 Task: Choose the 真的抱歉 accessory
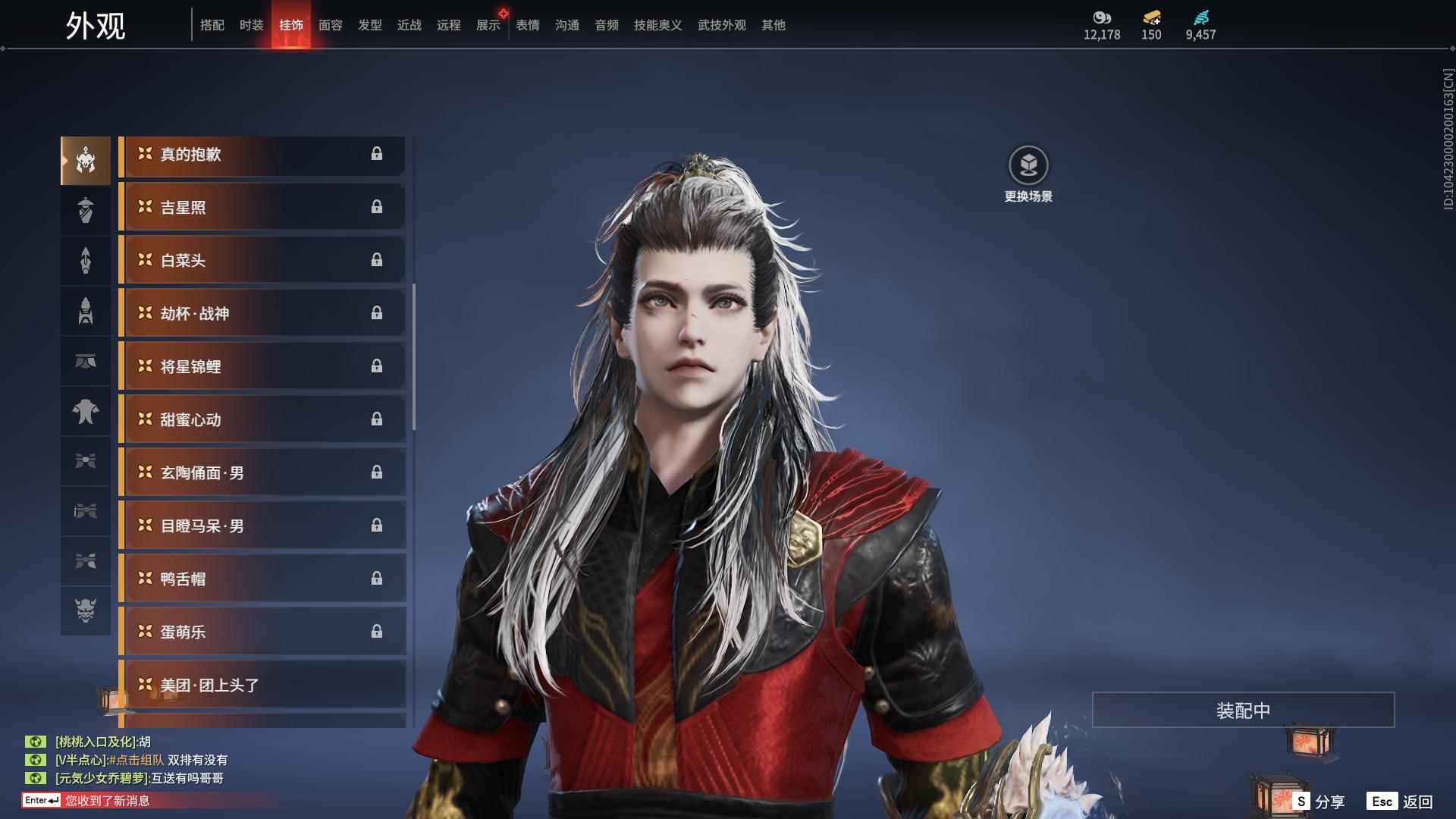262,155
